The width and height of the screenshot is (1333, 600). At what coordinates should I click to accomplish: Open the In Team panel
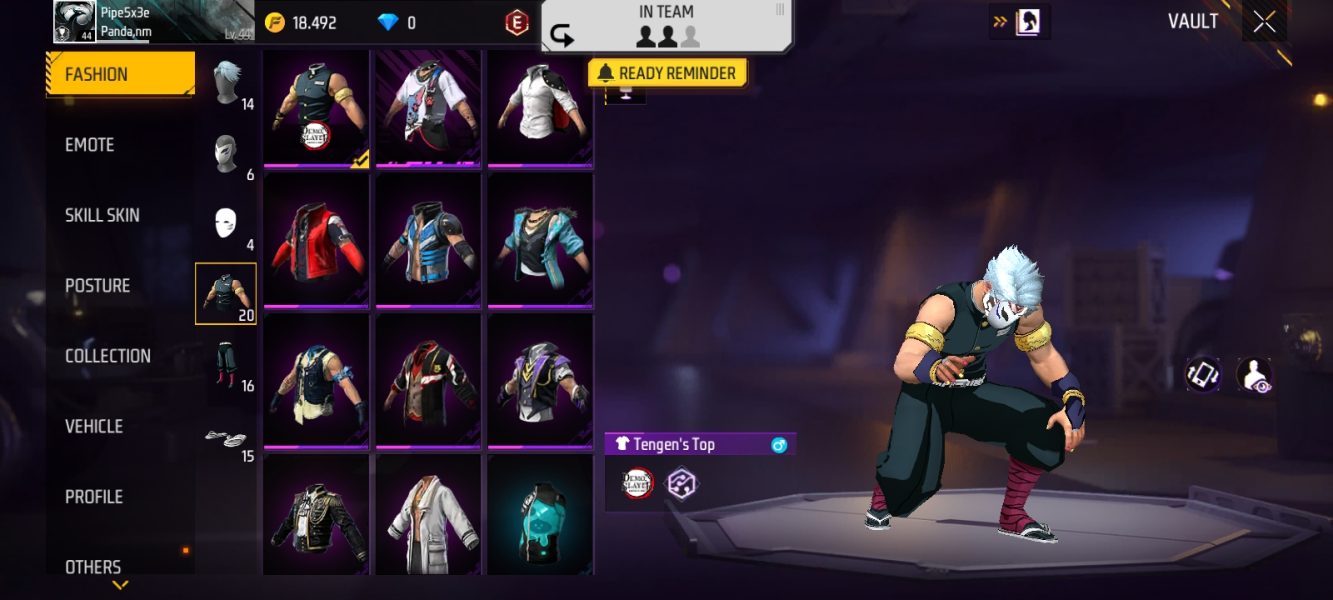(667, 27)
